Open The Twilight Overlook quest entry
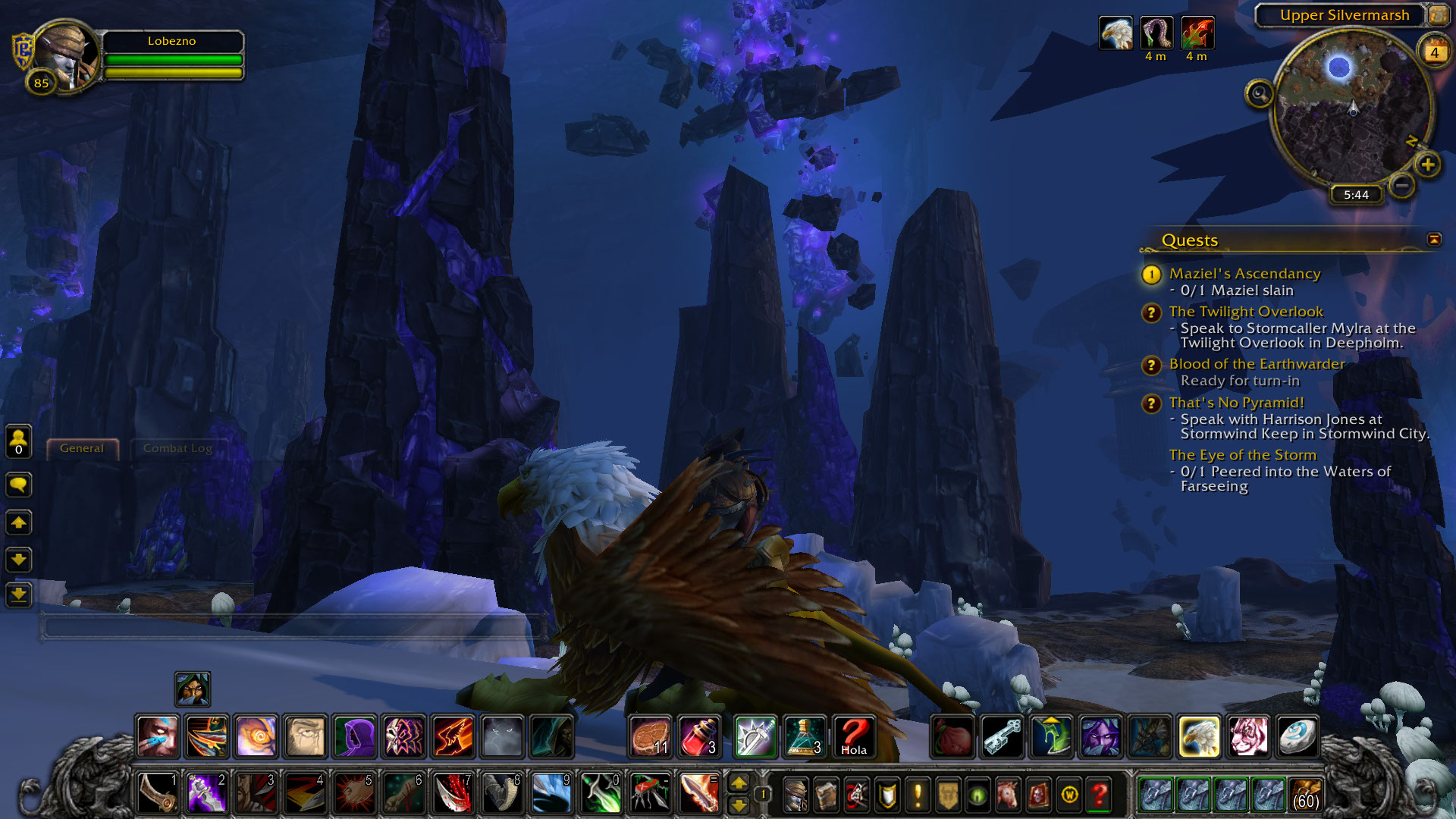Viewport: 1456px width, 819px height. pyautogui.click(x=1245, y=312)
